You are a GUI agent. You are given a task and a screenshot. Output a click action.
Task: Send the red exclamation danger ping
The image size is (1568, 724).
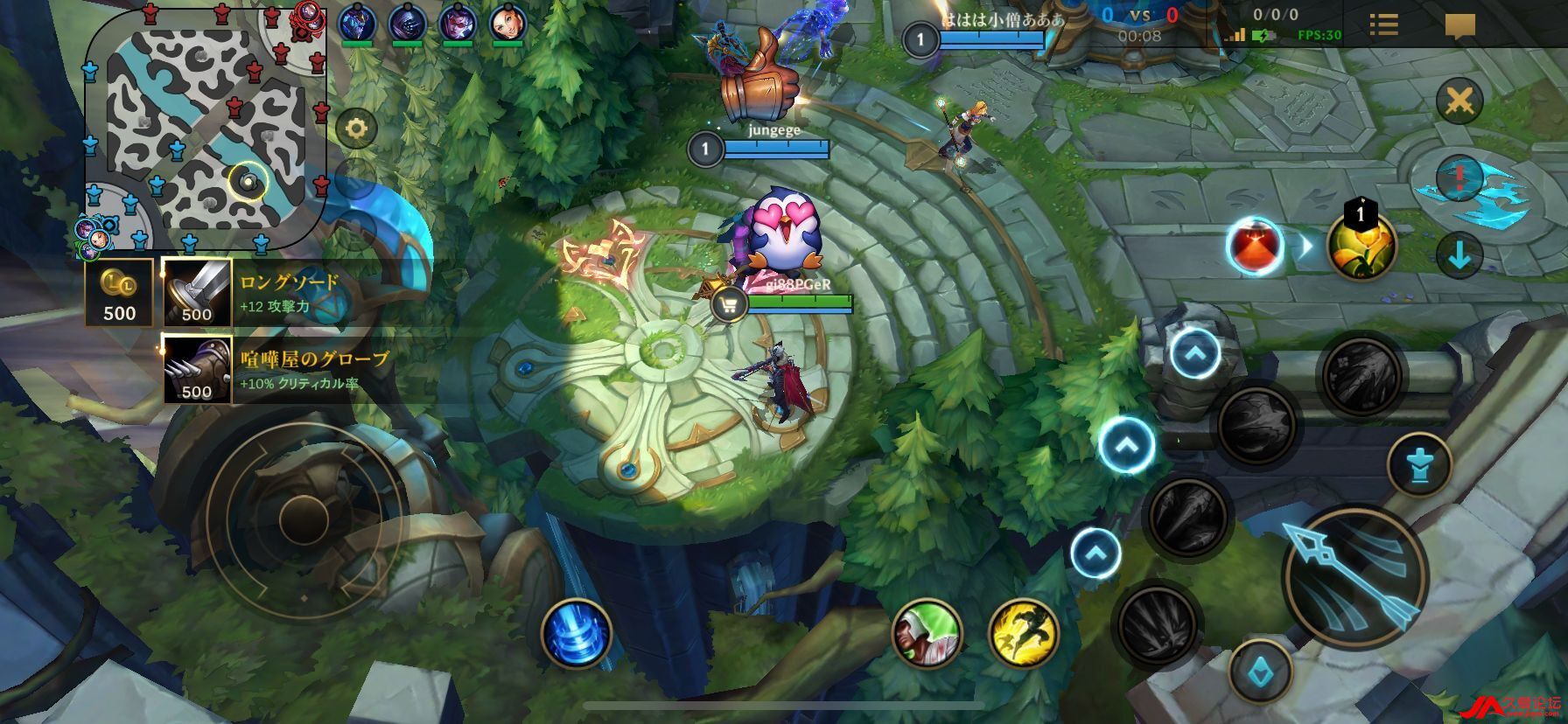[1459, 178]
